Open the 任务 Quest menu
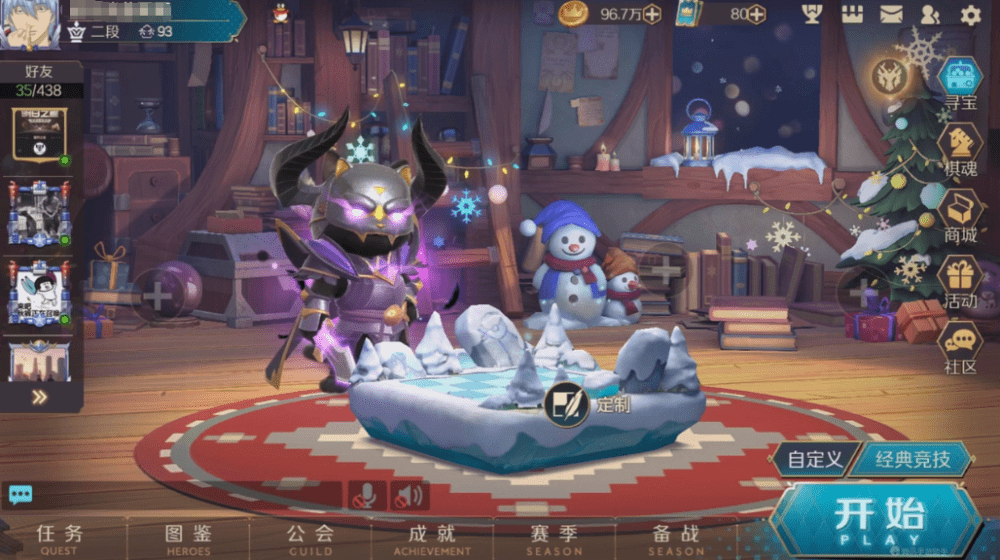The height and width of the screenshot is (560, 1000). tap(60, 538)
